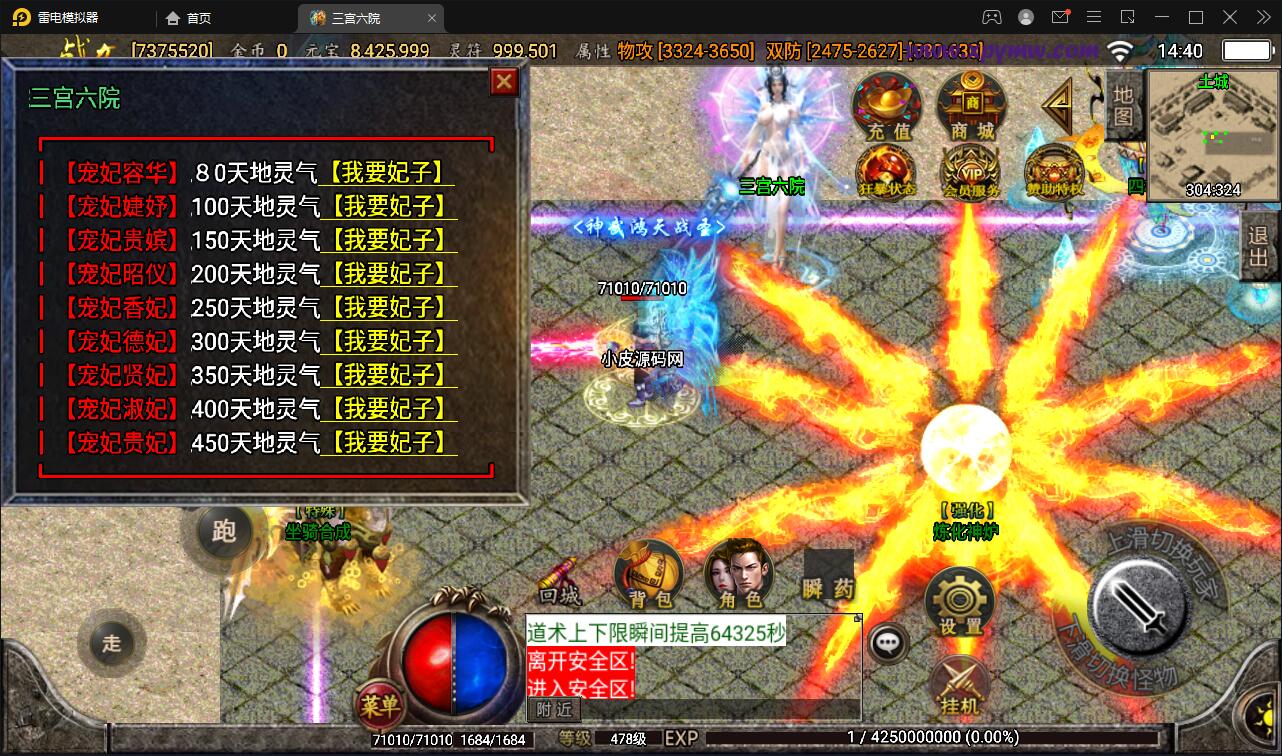The width and height of the screenshot is (1282, 756).
Task: Switch to the 首页 emulator tab
Action: [193, 17]
